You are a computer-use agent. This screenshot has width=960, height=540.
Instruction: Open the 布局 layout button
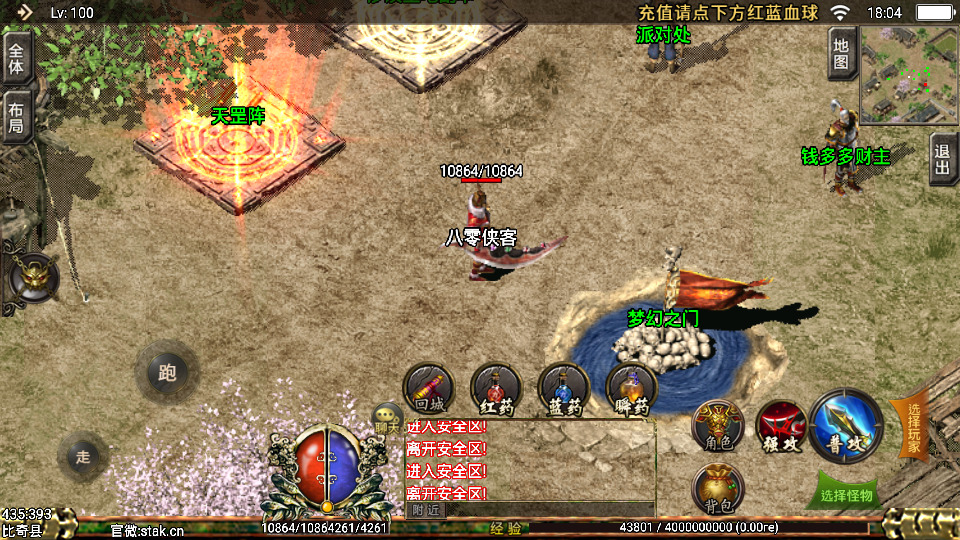click(16, 117)
